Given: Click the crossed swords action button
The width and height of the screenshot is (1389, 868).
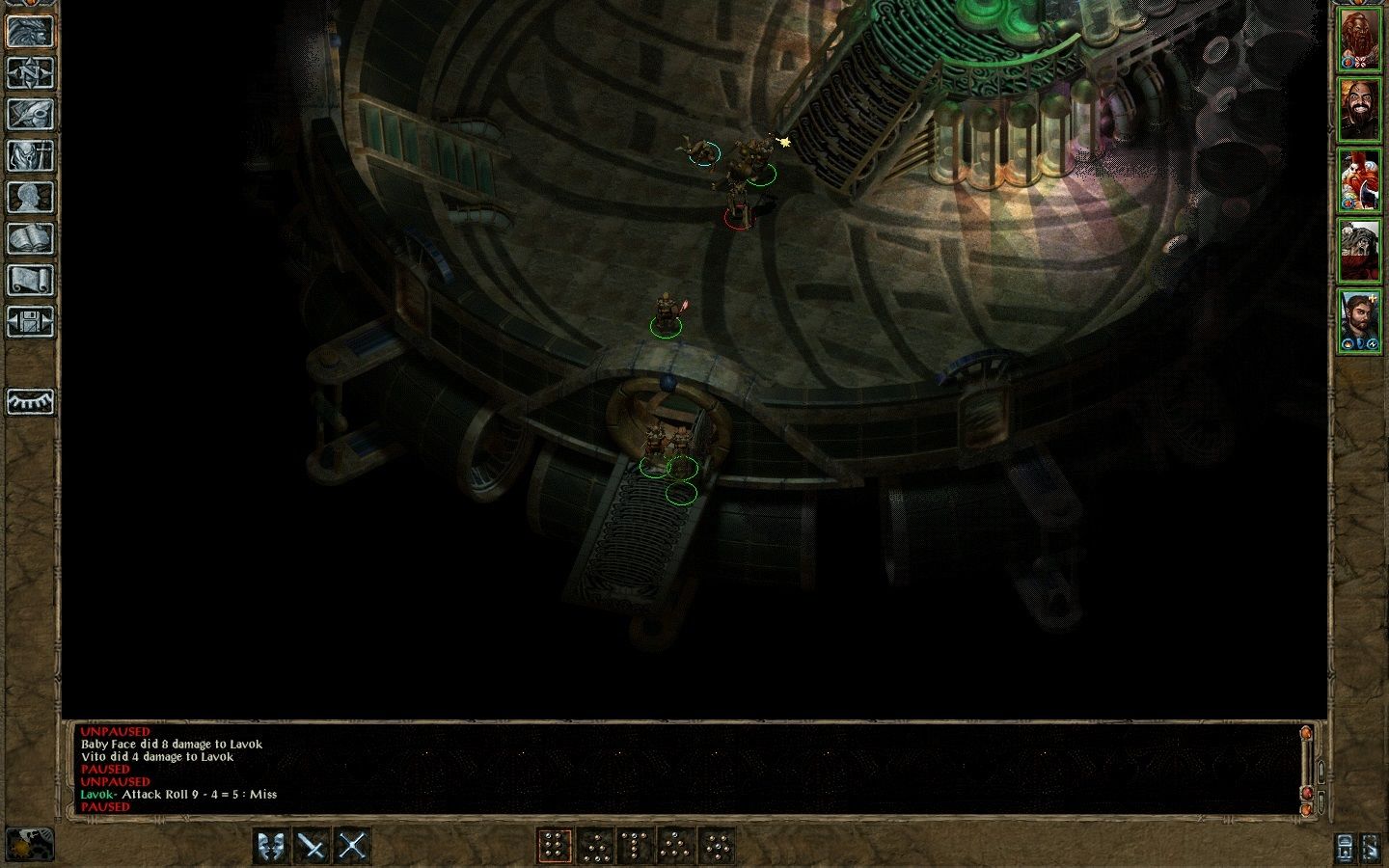Looking at the screenshot, I should (353, 847).
